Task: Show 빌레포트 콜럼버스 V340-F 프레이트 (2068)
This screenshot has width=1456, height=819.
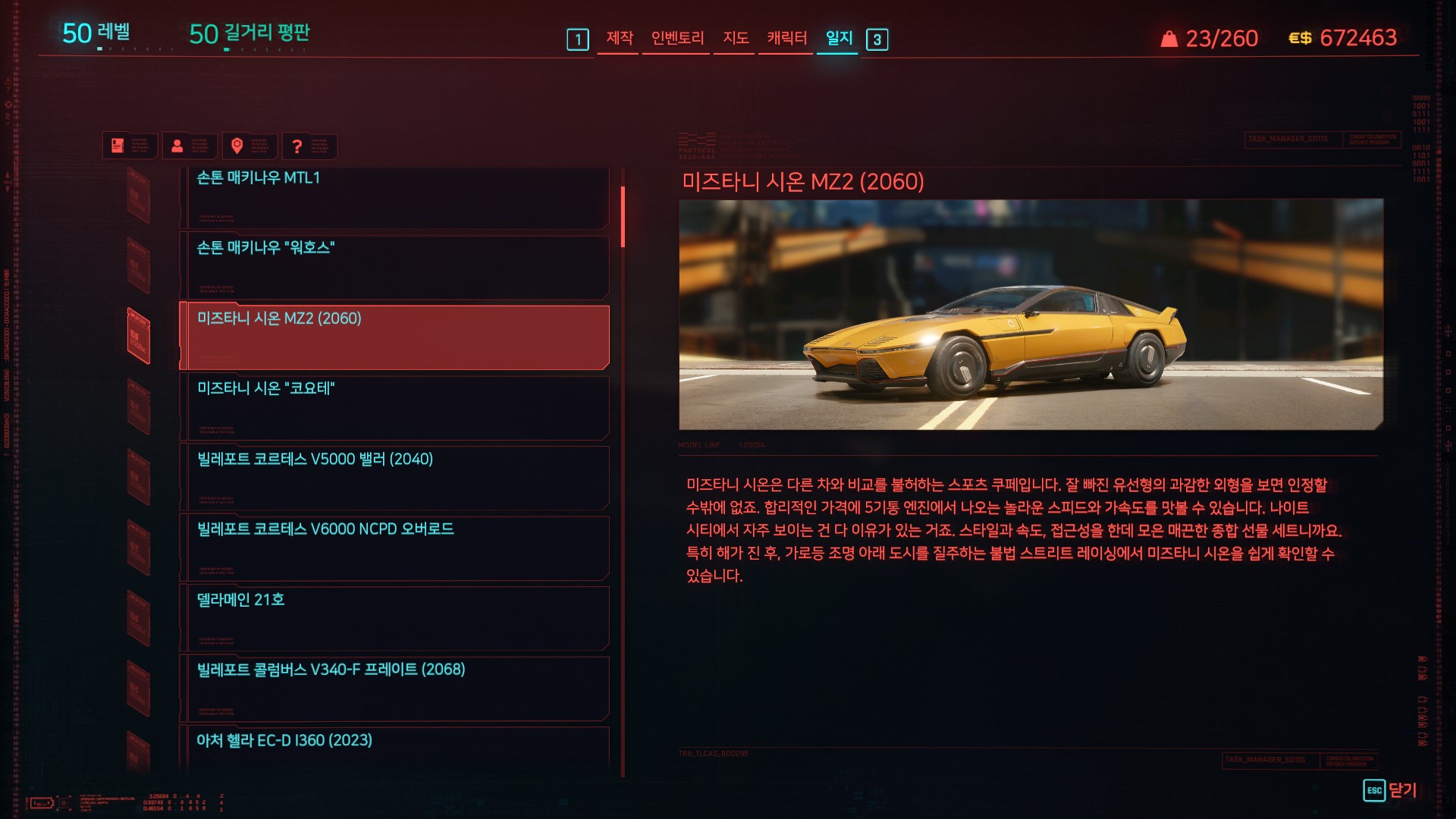Action: point(394,688)
